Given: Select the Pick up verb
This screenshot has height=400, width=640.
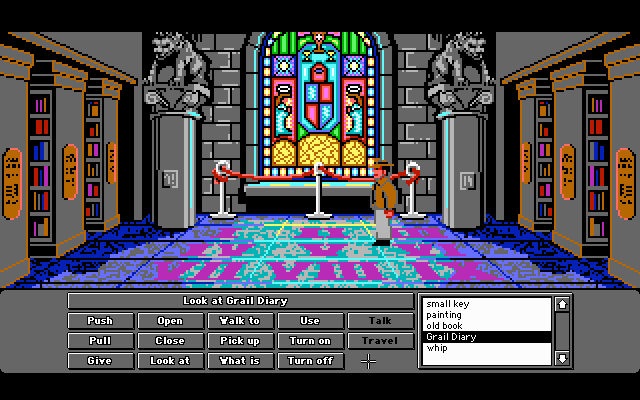Looking at the screenshot, I should (x=240, y=341).
